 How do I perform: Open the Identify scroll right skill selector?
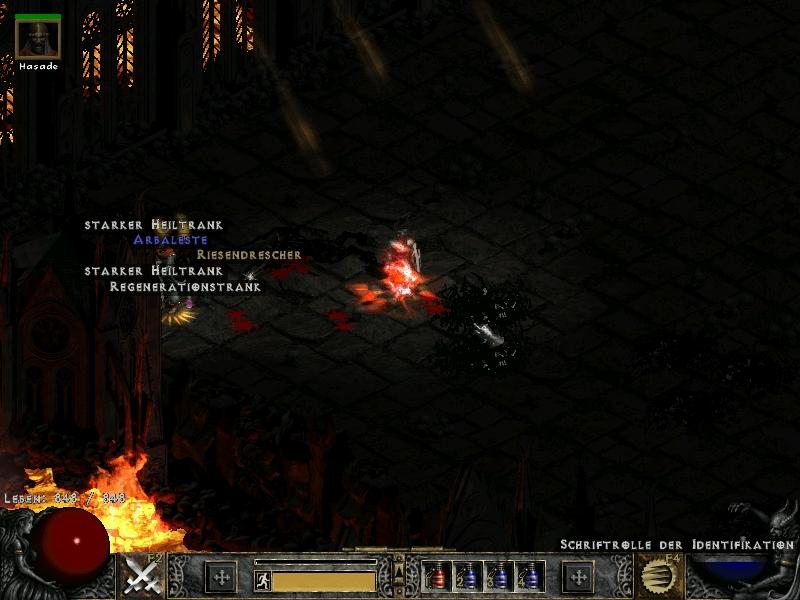(659, 577)
